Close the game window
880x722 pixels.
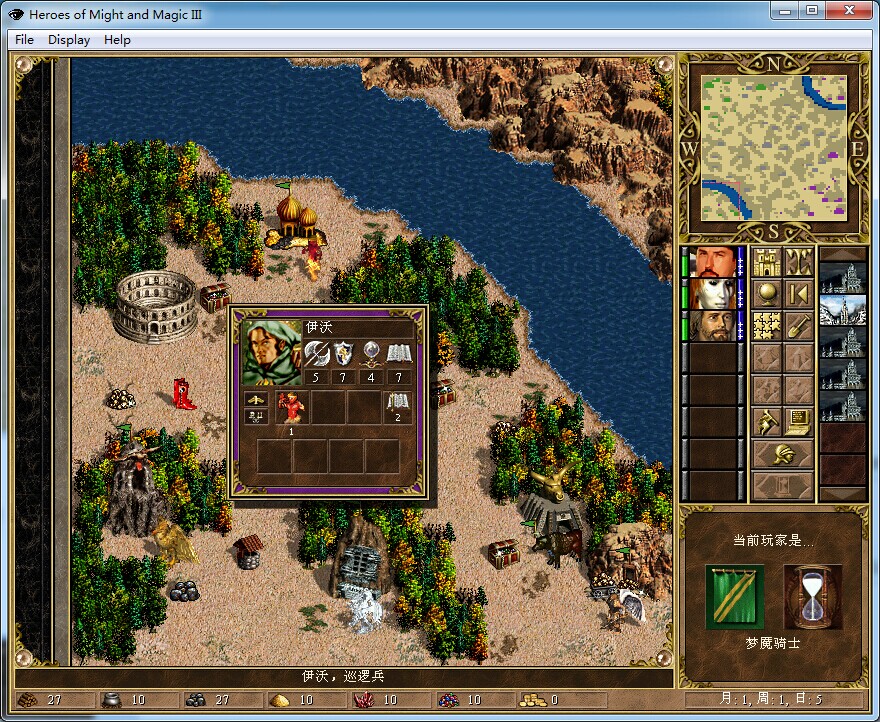[x=849, y=10]
